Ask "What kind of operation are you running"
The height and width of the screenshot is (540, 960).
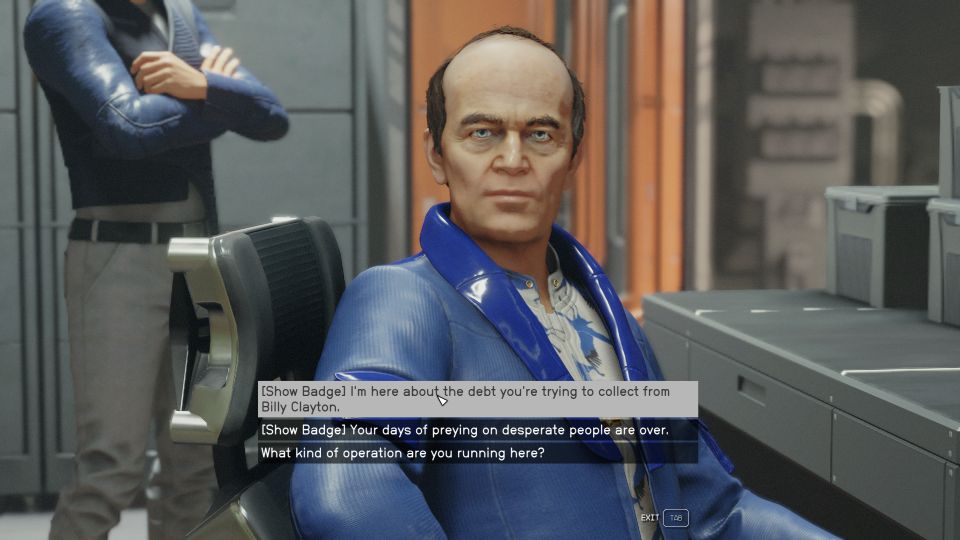pos(403,453)
